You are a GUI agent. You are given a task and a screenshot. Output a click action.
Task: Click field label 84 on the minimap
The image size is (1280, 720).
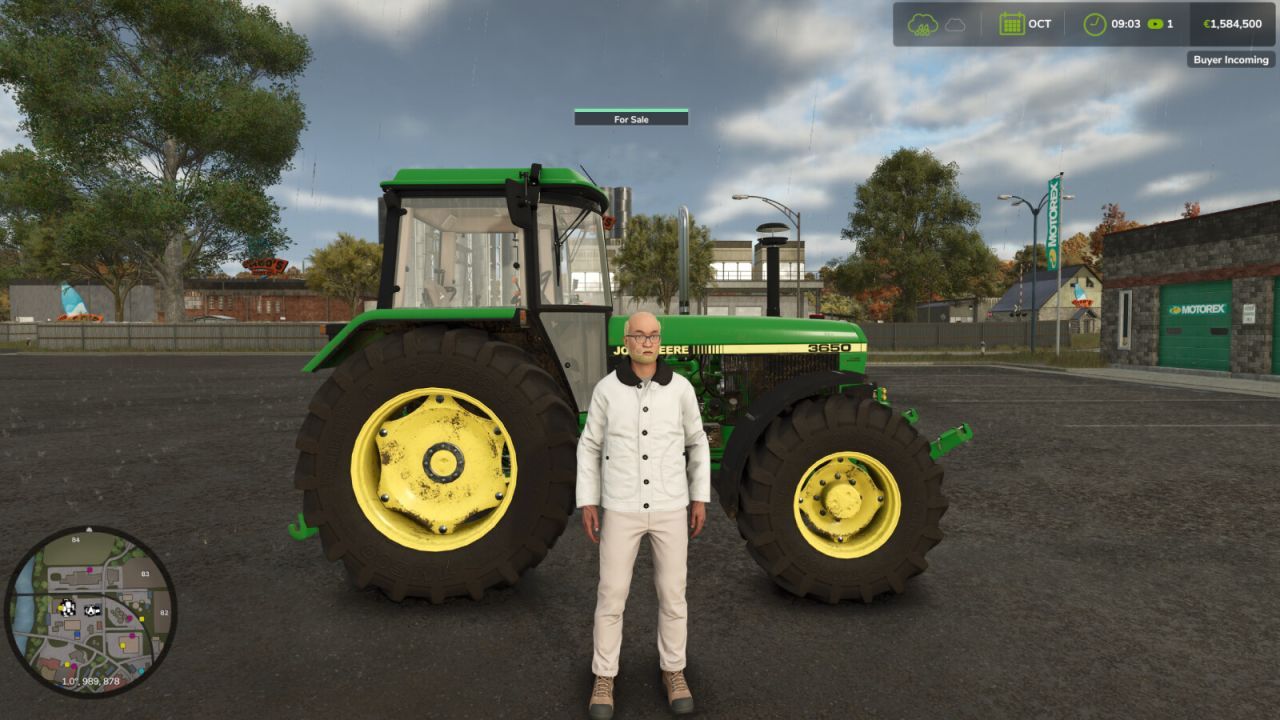coord(75,539)
